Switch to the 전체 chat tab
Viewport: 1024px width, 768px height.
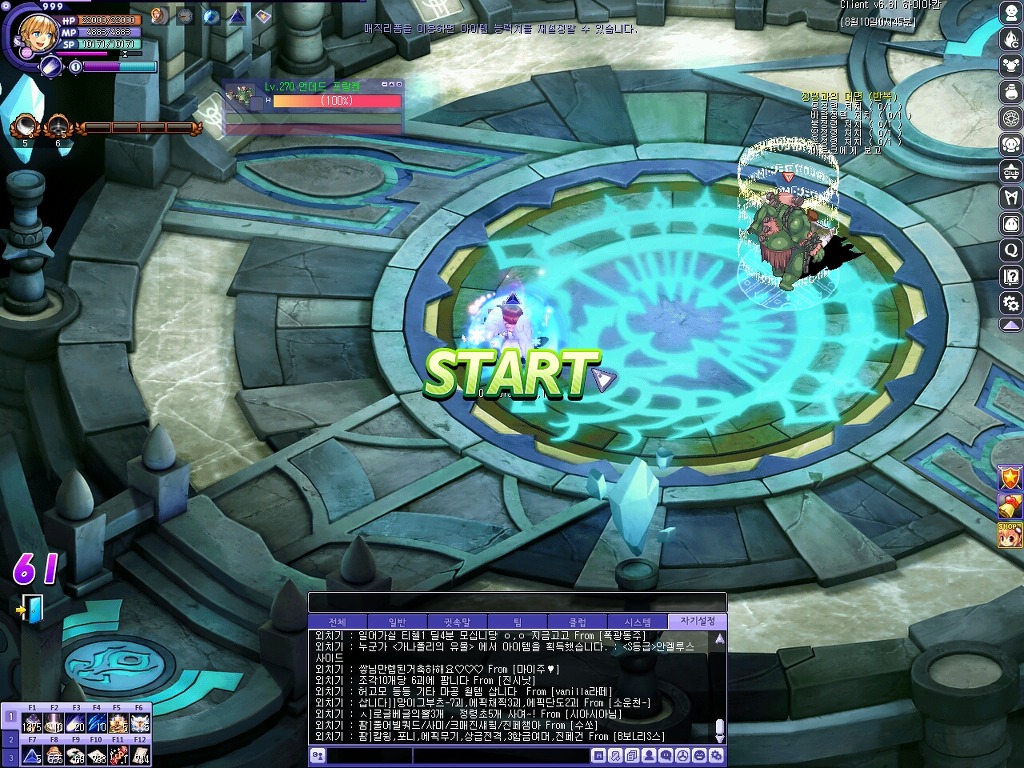click(x=338, y=621)
